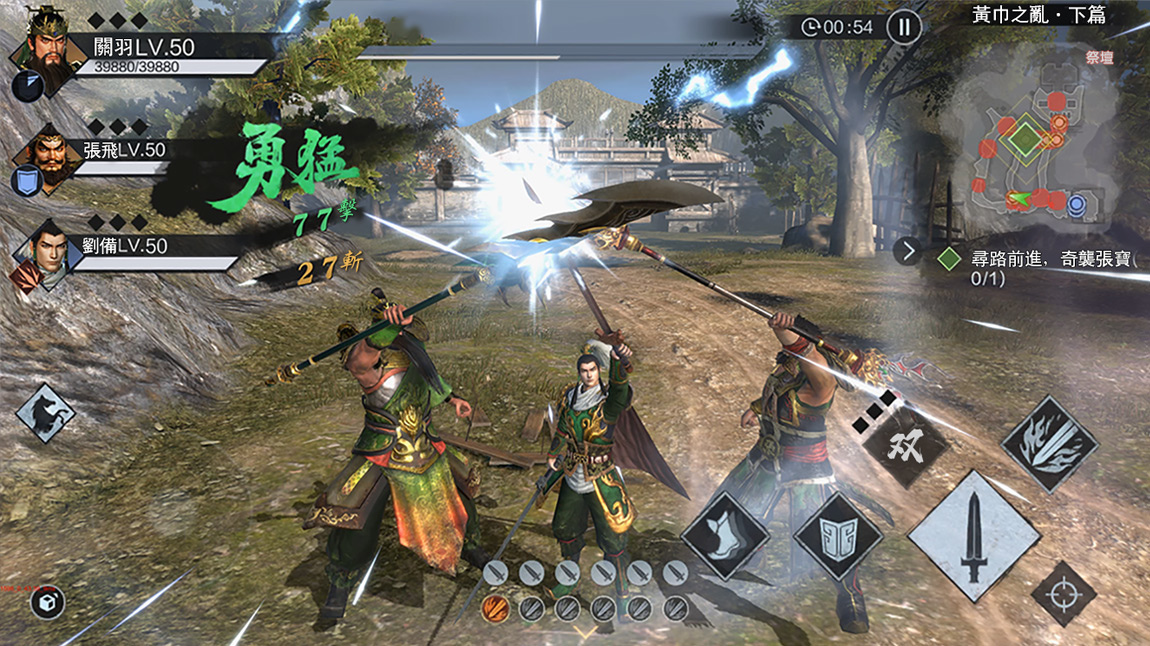The image size is (1150, 646).
Task: Activate the flame slash skill
Action: coord(1050,443)
